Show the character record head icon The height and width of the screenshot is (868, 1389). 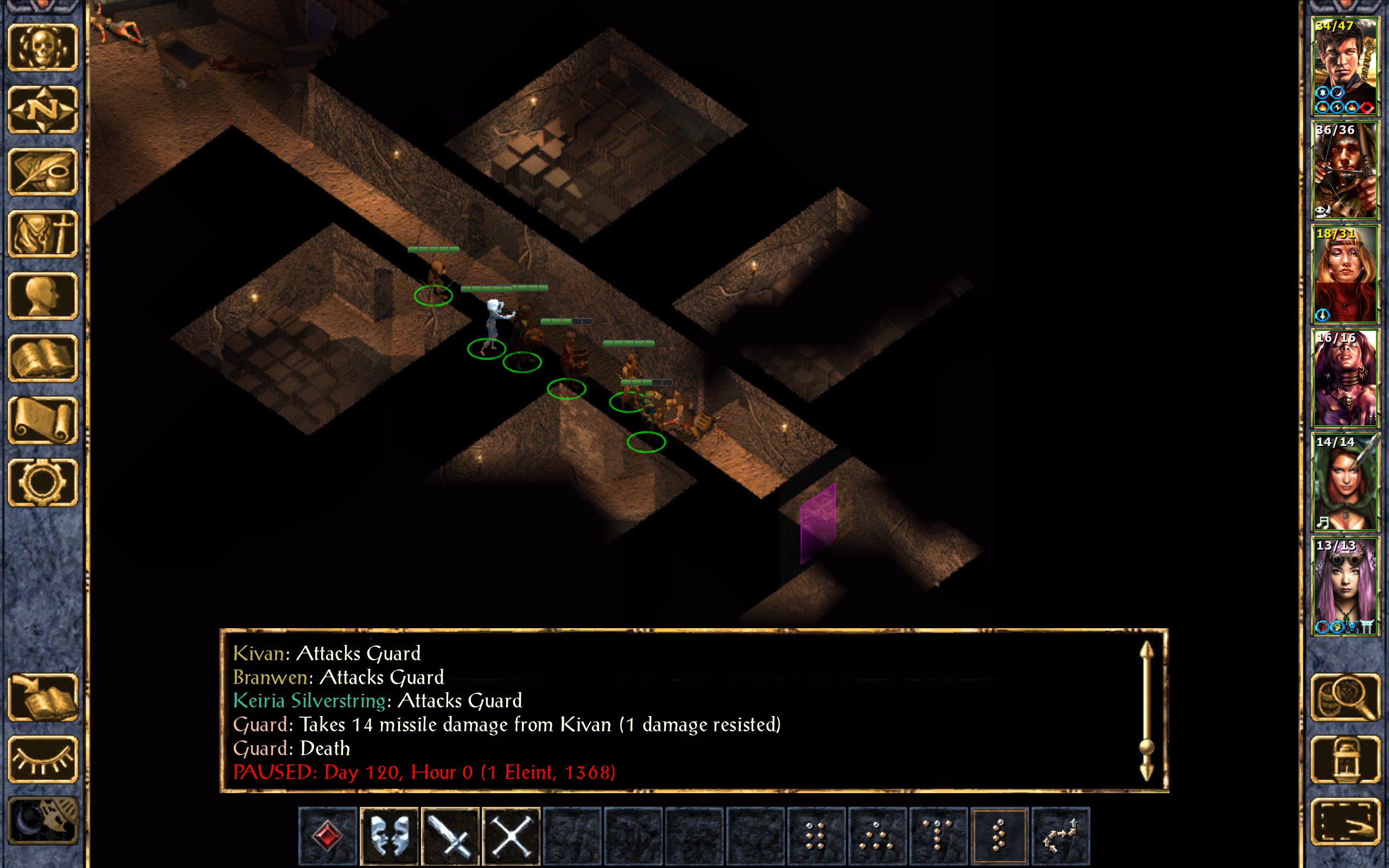42,296
